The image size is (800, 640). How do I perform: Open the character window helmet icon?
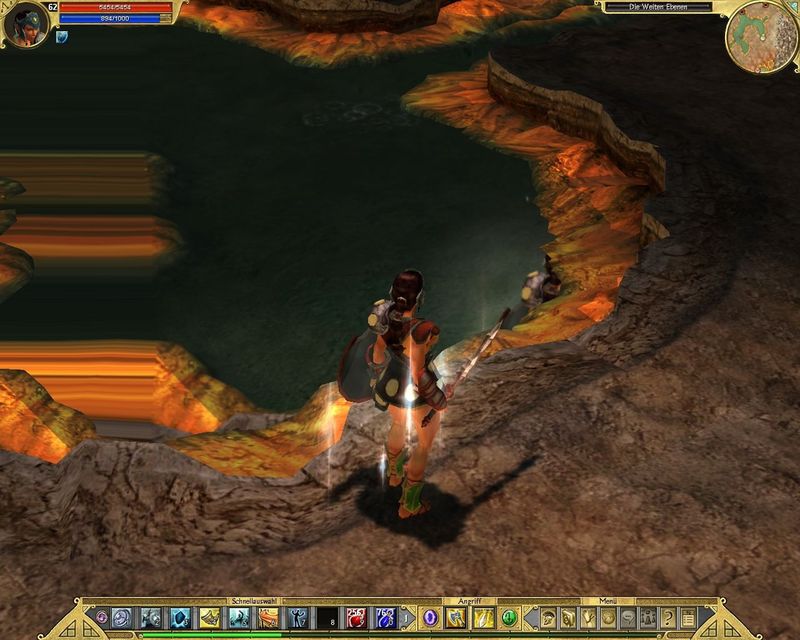[549, 618]
